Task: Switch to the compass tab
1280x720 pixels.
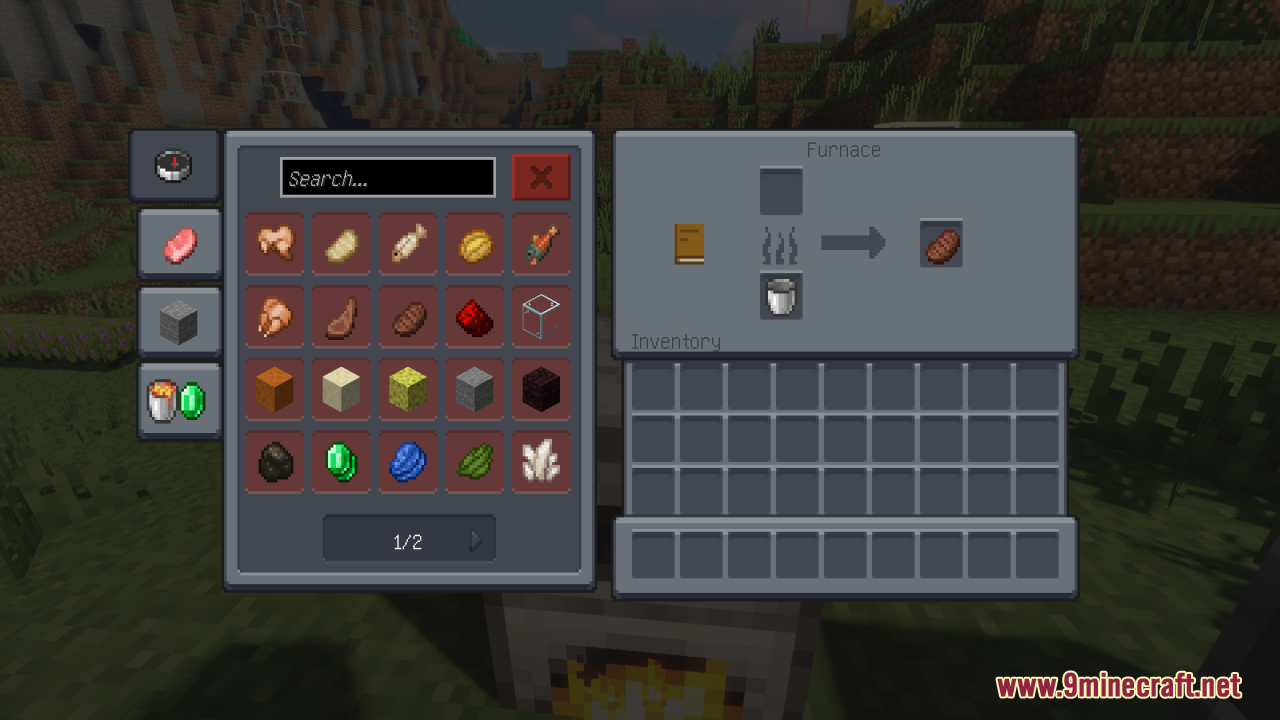Action: [x=174, y=165]
